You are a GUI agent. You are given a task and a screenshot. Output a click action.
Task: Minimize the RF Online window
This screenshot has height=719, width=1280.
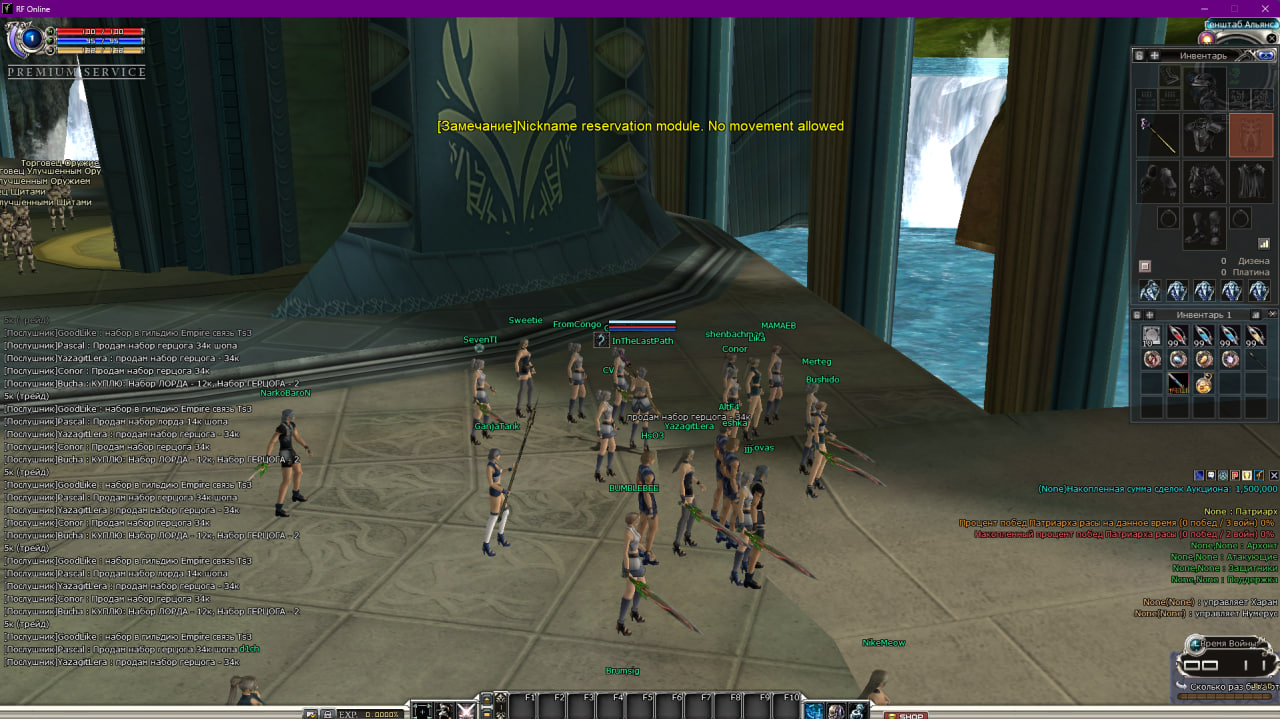click(x=1205, y=9)
